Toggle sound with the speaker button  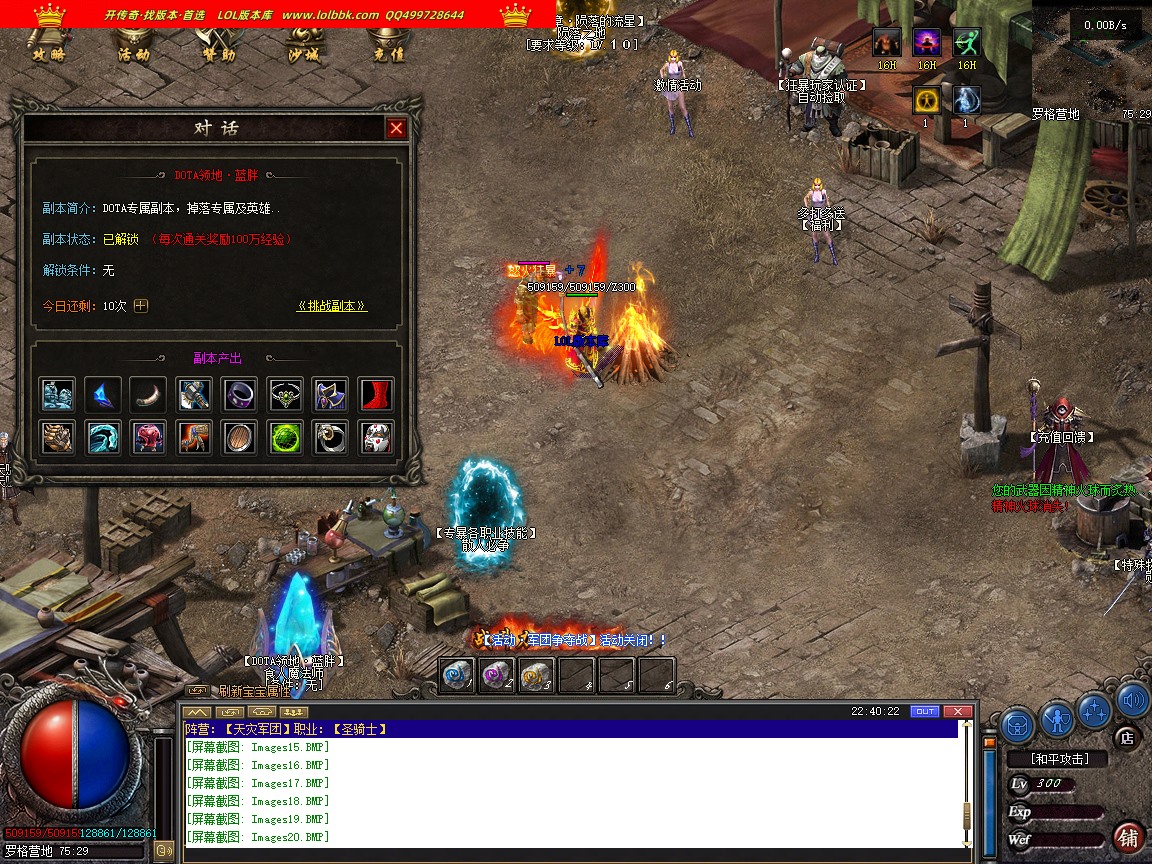coord(1132,699)
